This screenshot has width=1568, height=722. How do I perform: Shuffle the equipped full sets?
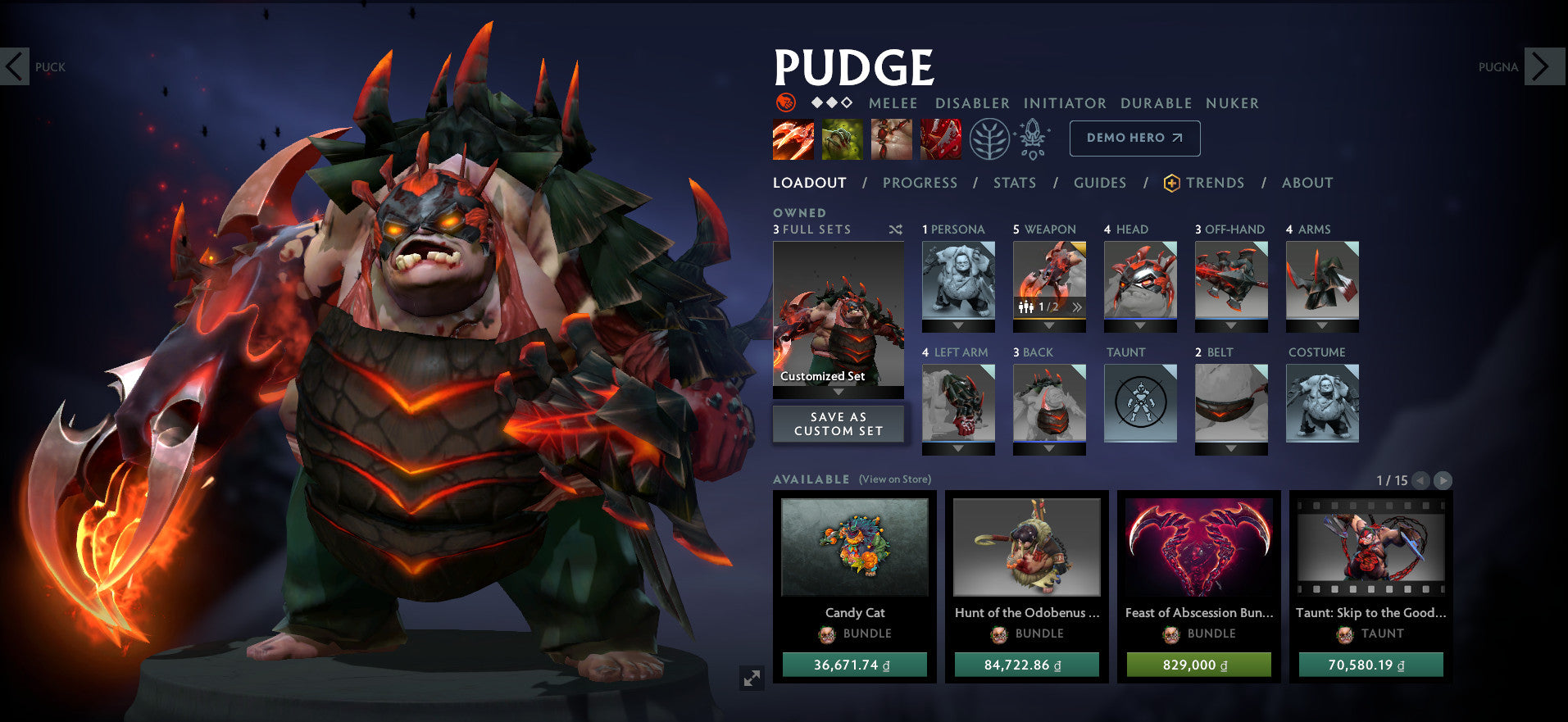[896, 230]
